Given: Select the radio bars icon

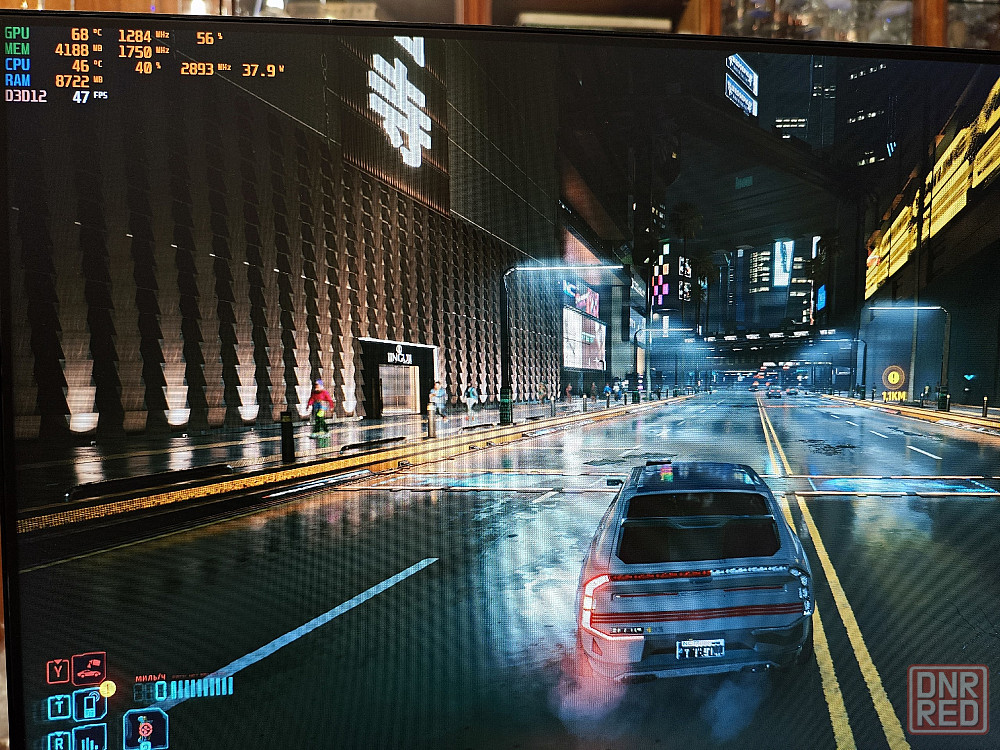Looking at the screenshot, I should (89, 738).
